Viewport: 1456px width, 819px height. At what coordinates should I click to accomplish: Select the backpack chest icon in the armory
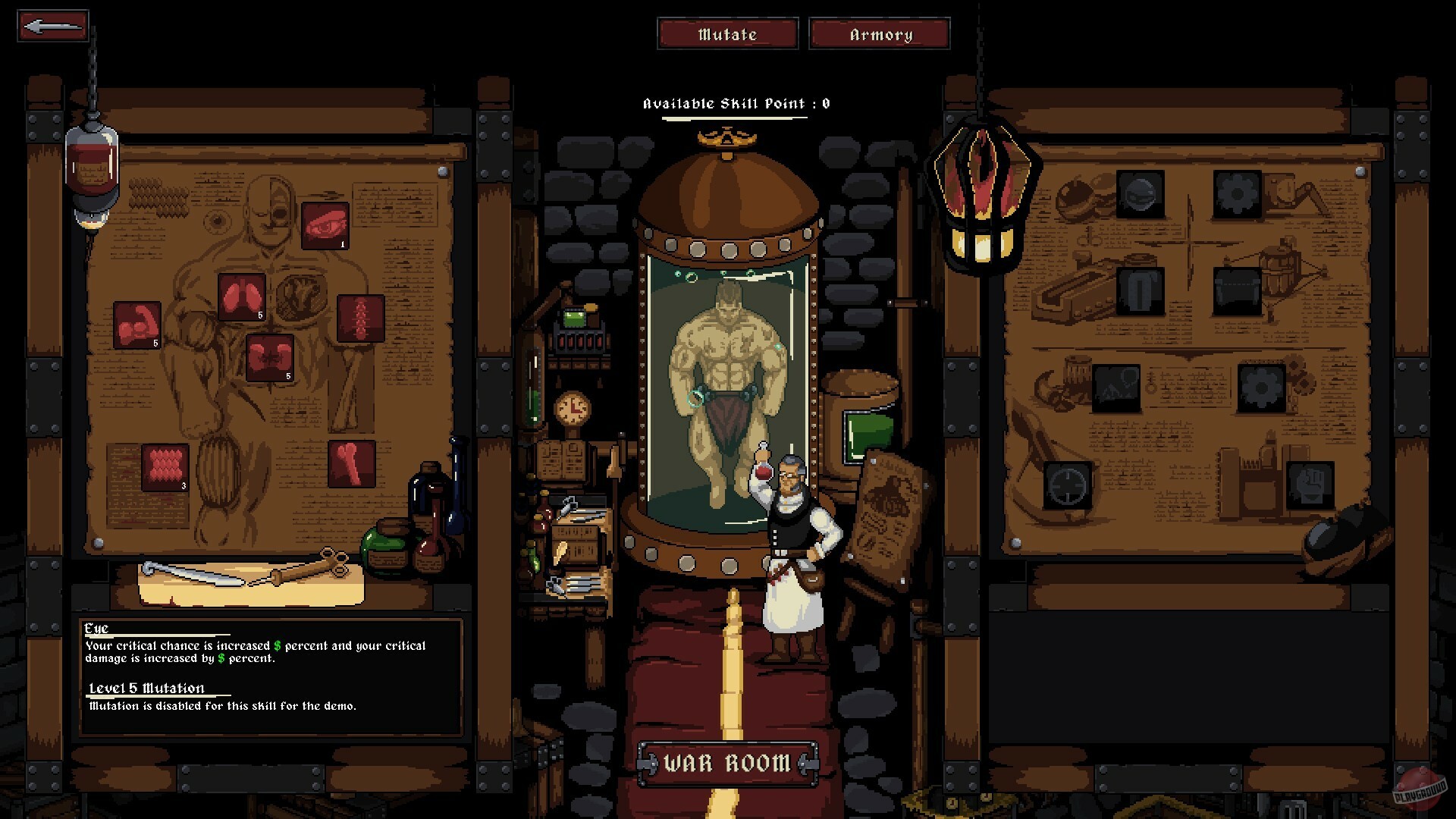coord(1238,290)
